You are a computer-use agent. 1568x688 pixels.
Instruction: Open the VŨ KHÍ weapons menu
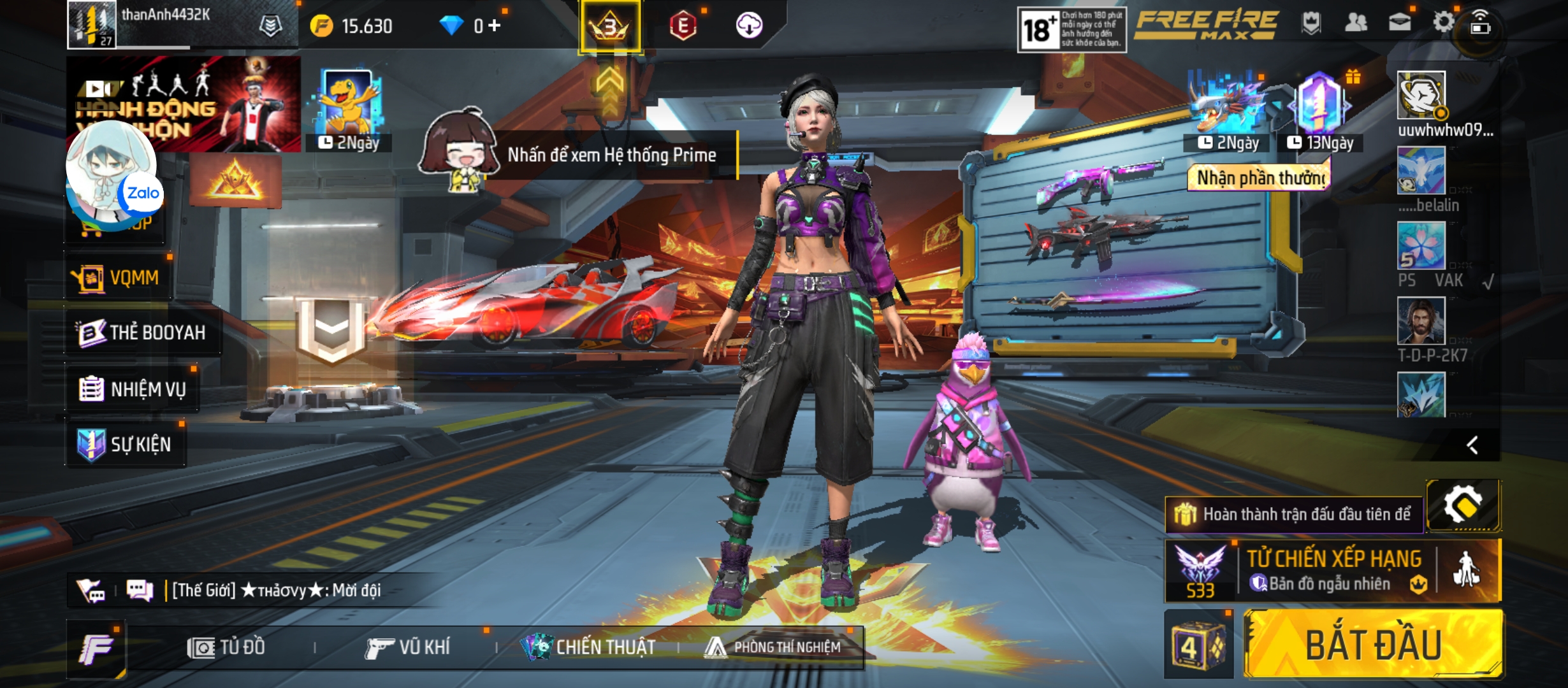point(408,648)
